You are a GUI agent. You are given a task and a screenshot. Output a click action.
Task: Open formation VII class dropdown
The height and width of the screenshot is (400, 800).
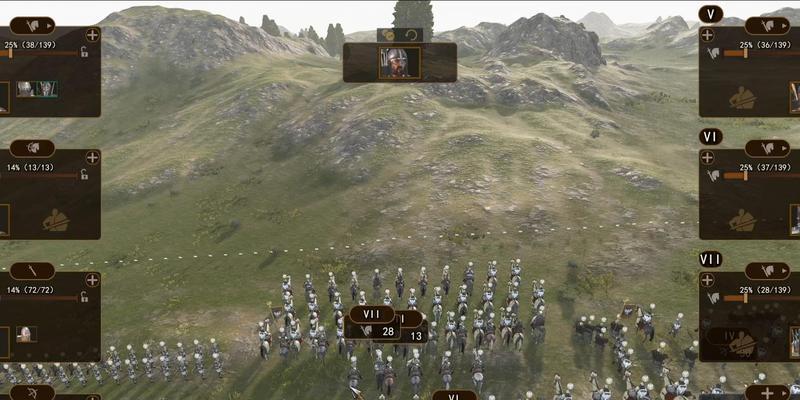pos(767,271)
